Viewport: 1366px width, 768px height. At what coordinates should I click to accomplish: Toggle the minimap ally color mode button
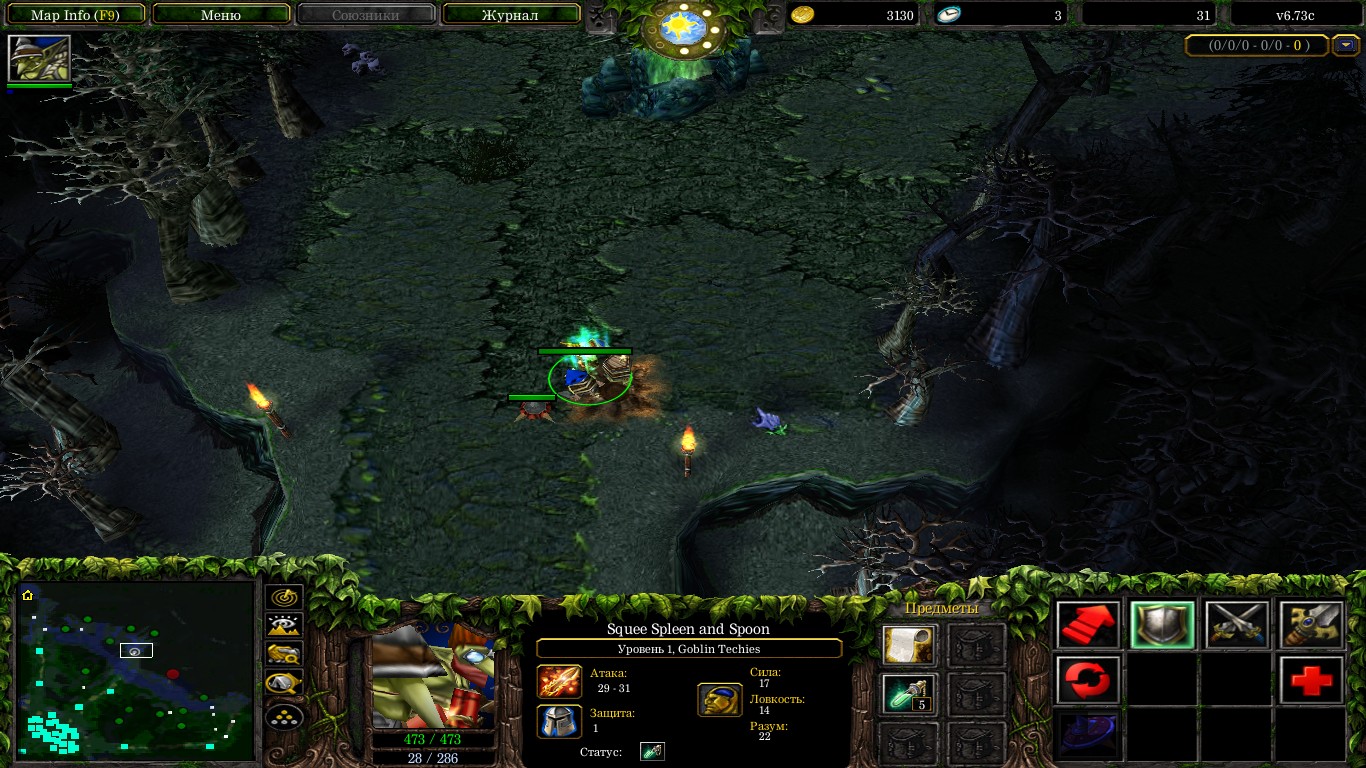tap(285, 655)
